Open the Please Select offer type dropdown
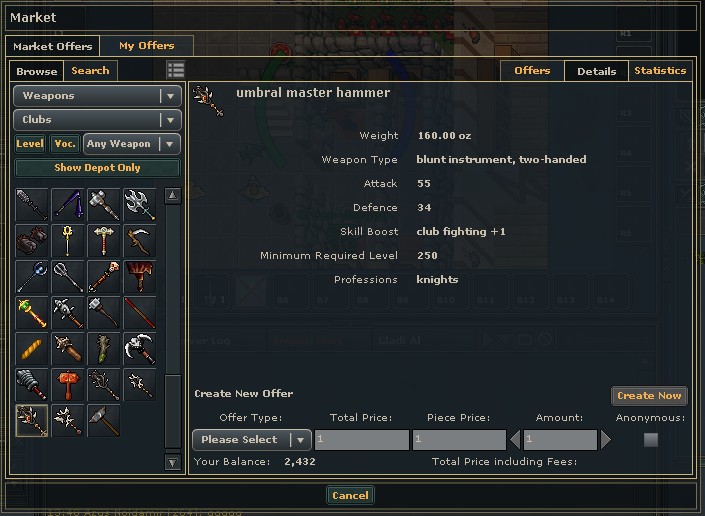 pos(251,440)
